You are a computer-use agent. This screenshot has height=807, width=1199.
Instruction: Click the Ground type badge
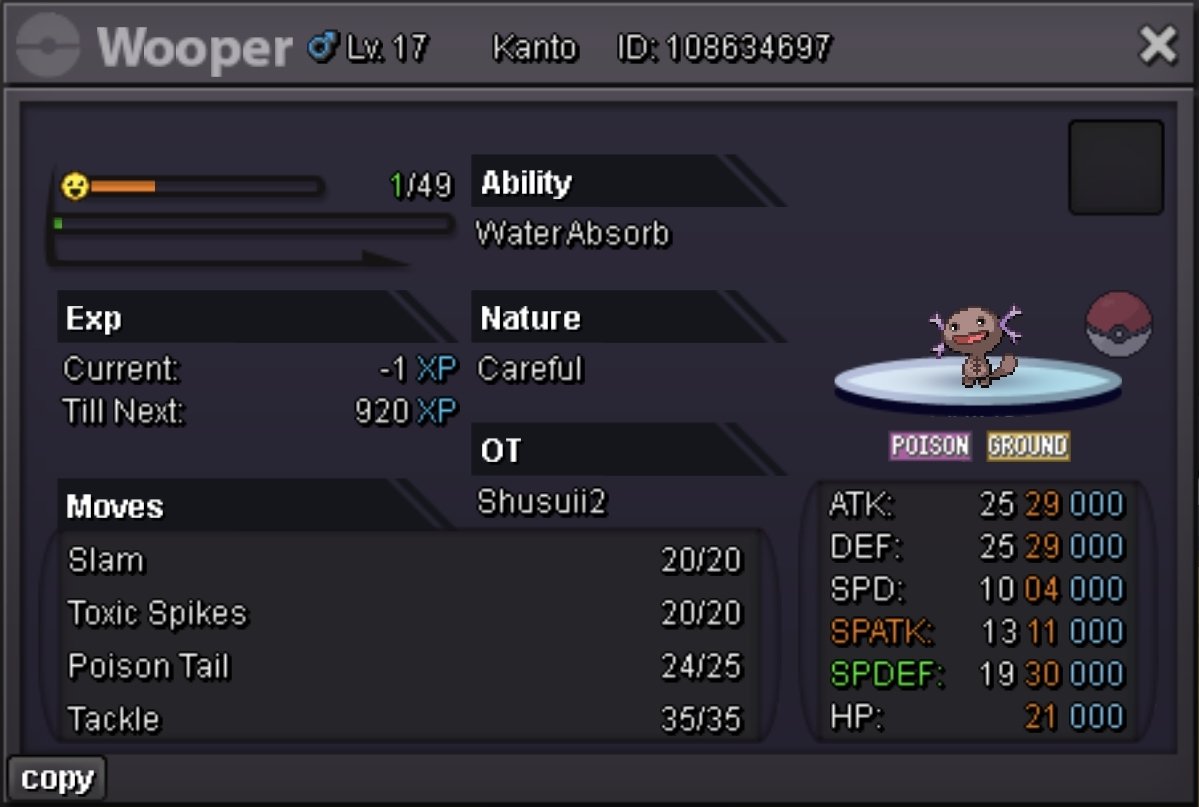click(1028, 446)
